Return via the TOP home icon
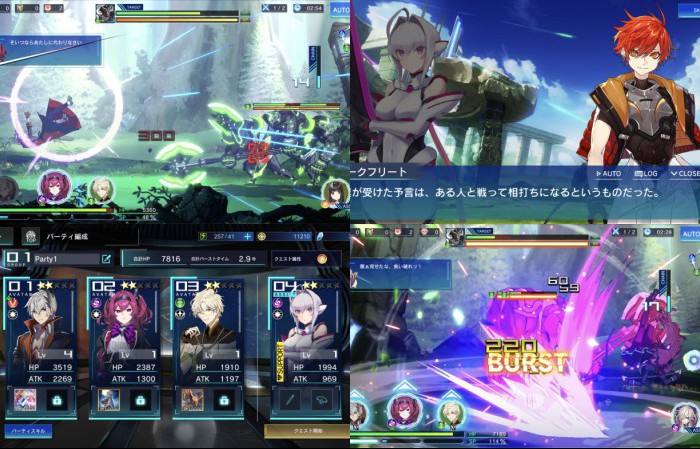 (x=30, y=237)
